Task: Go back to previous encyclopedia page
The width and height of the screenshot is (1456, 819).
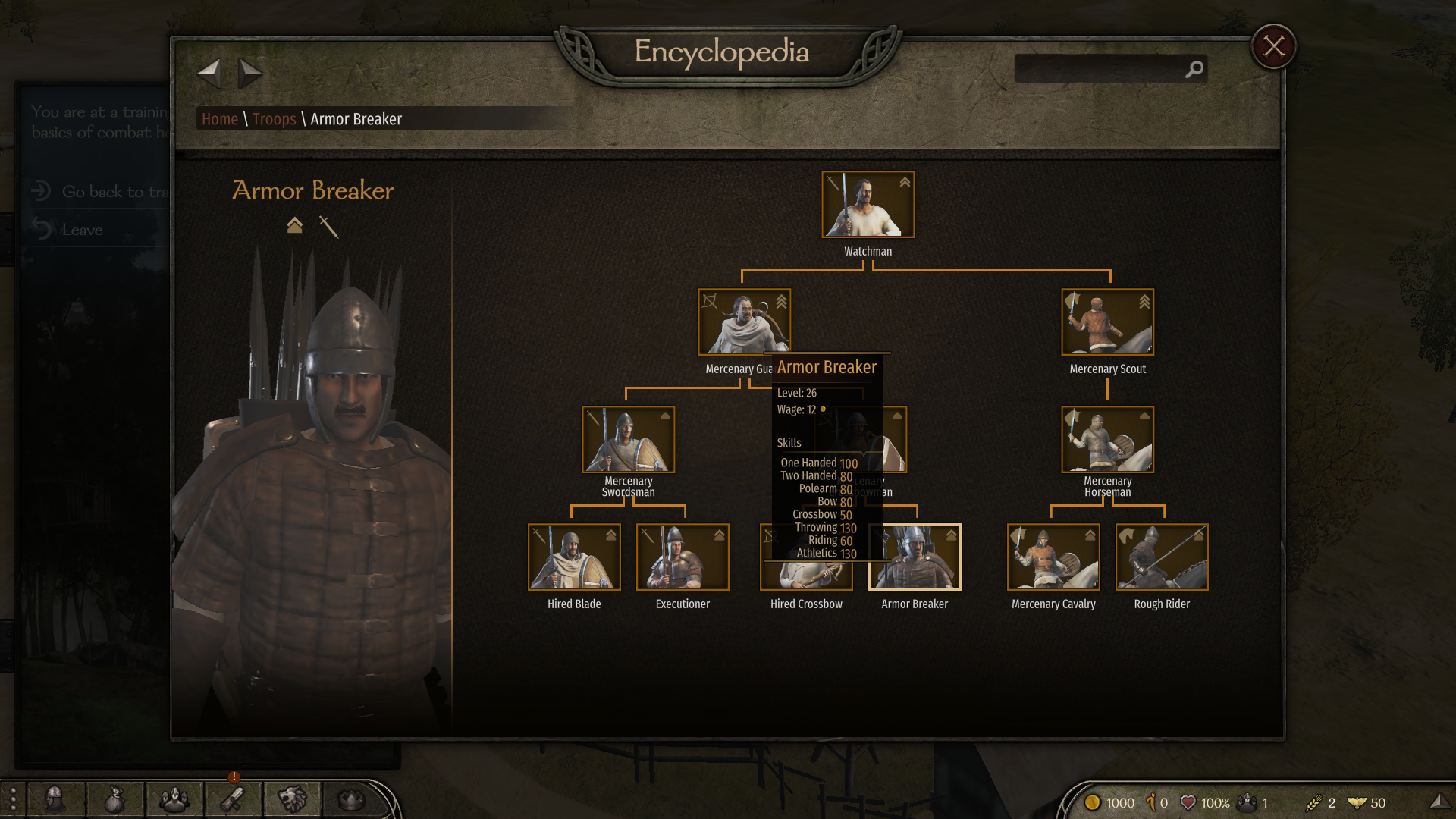Action: (x=209, y=74)
